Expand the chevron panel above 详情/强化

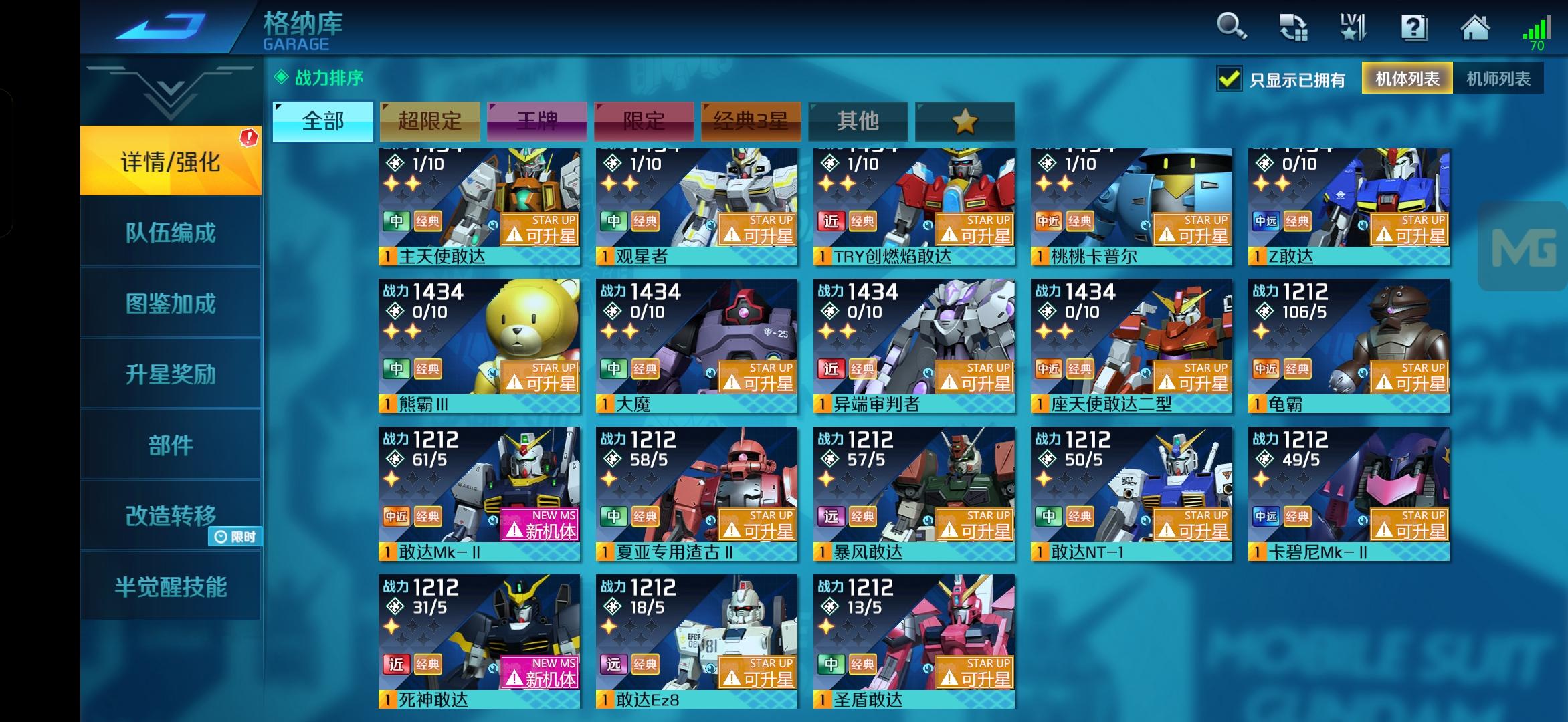[171, 94]
